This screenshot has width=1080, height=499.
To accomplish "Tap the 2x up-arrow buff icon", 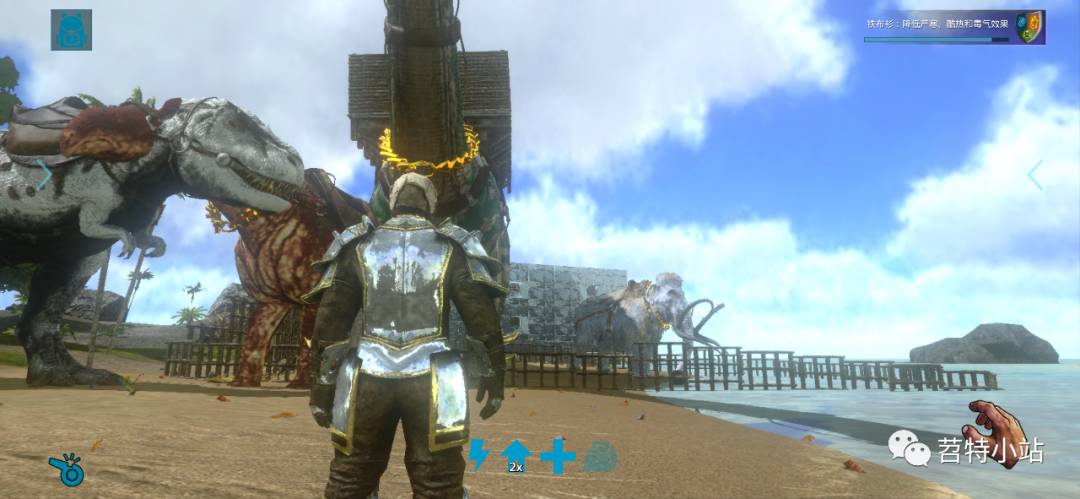I will coord(516,455).
